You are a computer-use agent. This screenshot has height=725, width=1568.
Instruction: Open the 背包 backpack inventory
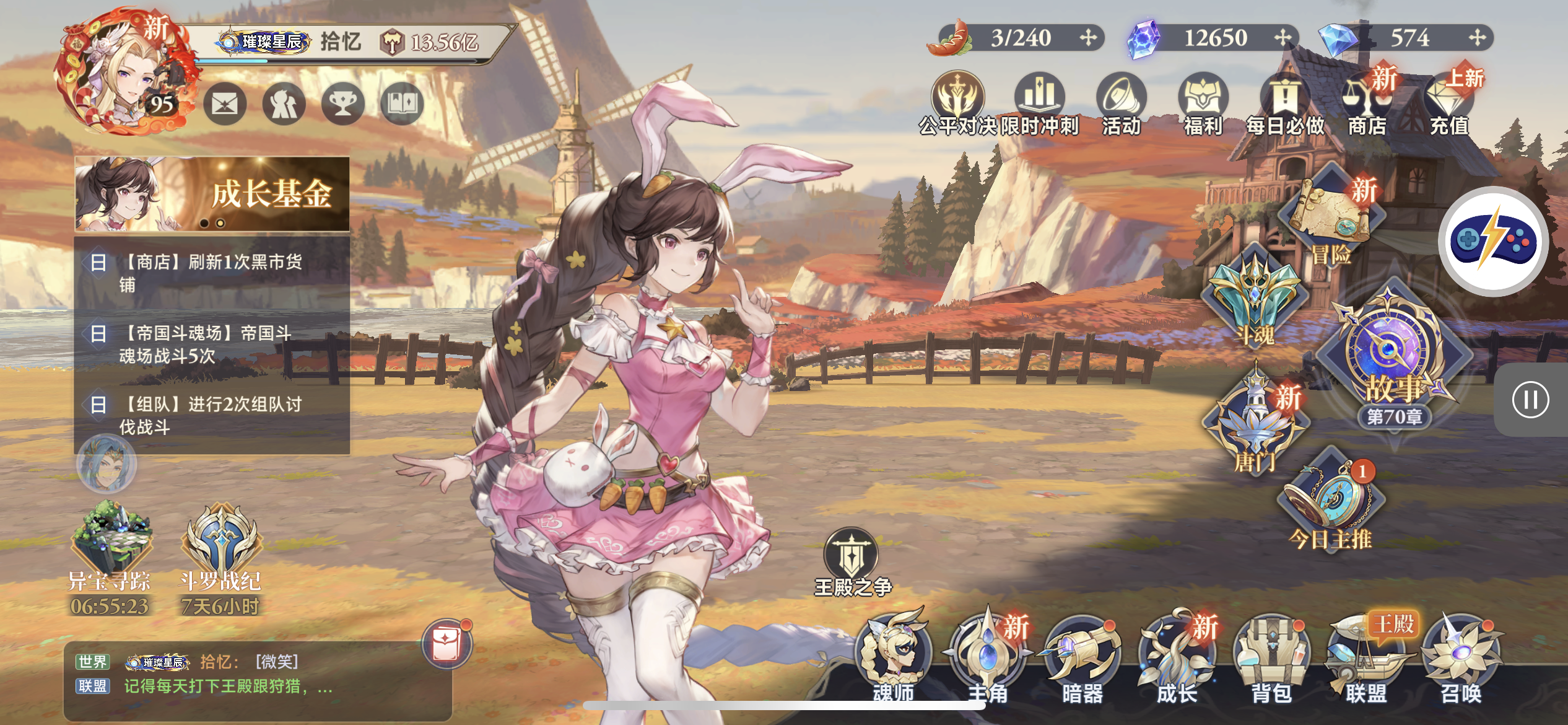click(x=1271, y=657)
